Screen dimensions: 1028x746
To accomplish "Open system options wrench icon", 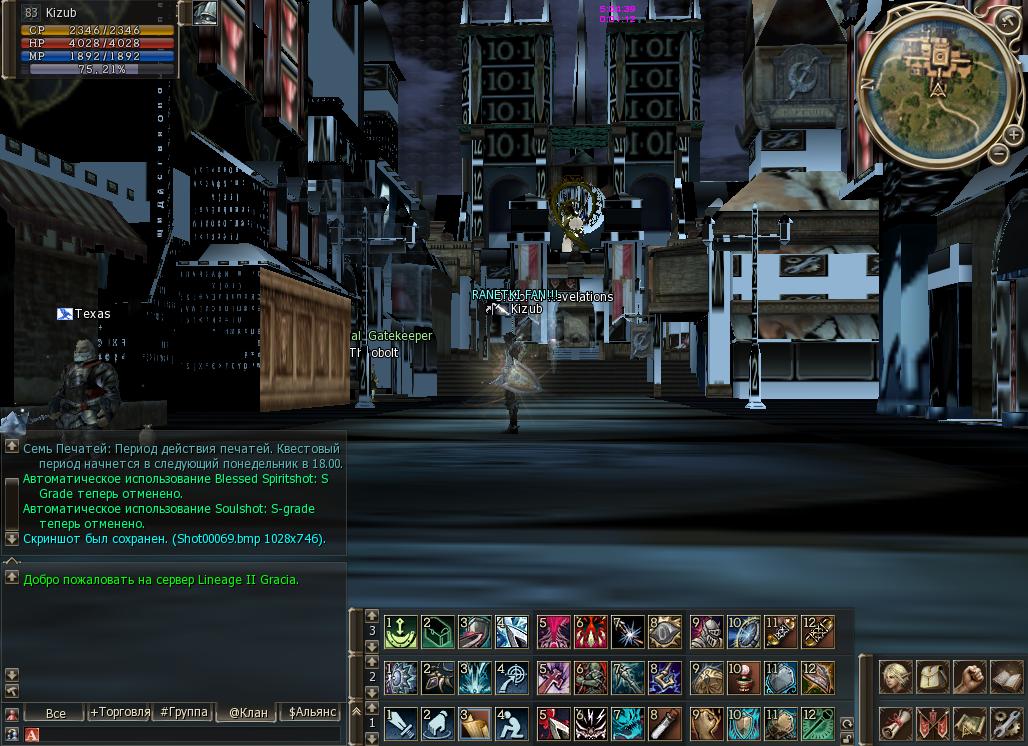I will (x=1007, y=723).
